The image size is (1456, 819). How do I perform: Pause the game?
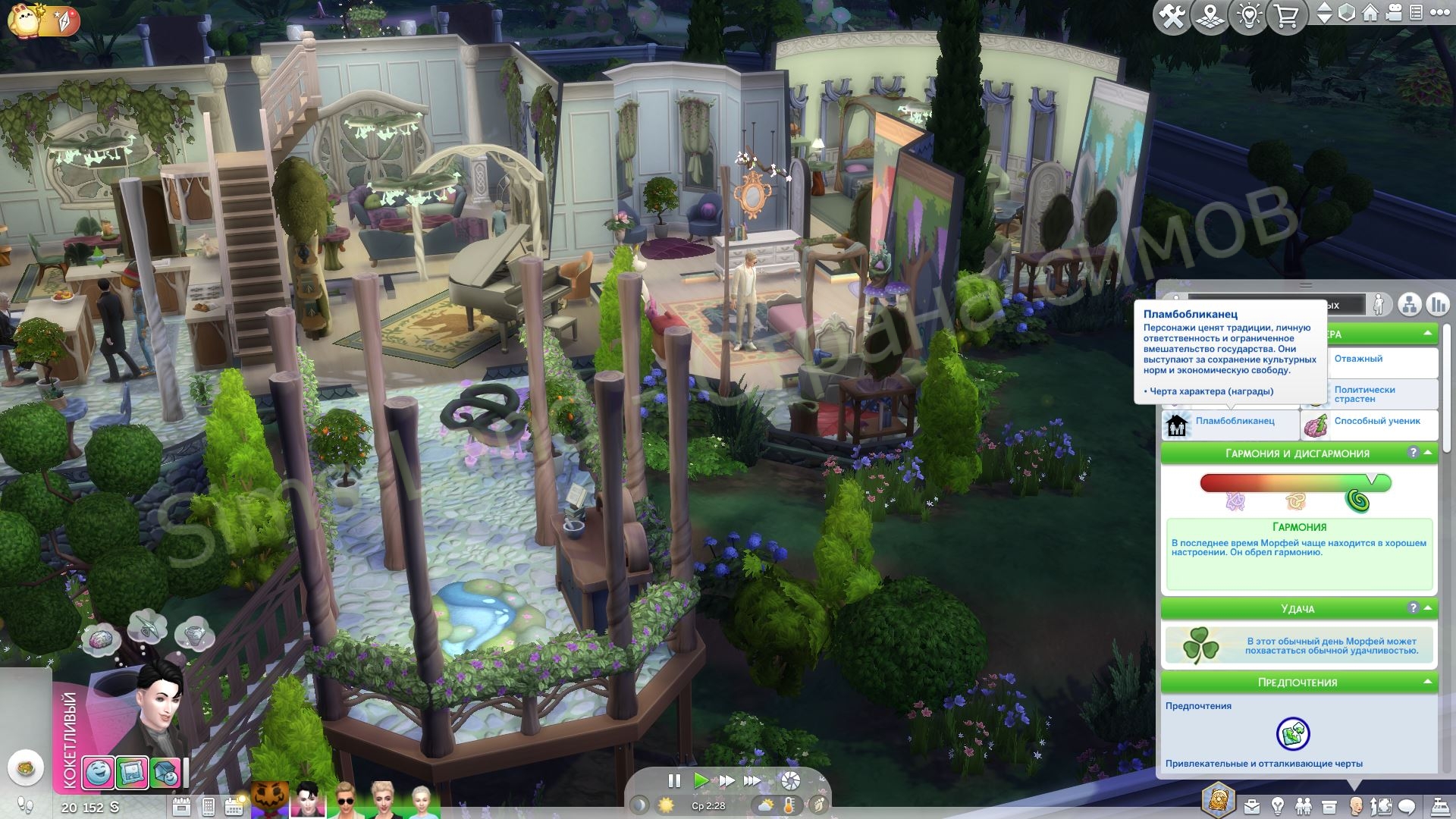click(x=674, y=780)
